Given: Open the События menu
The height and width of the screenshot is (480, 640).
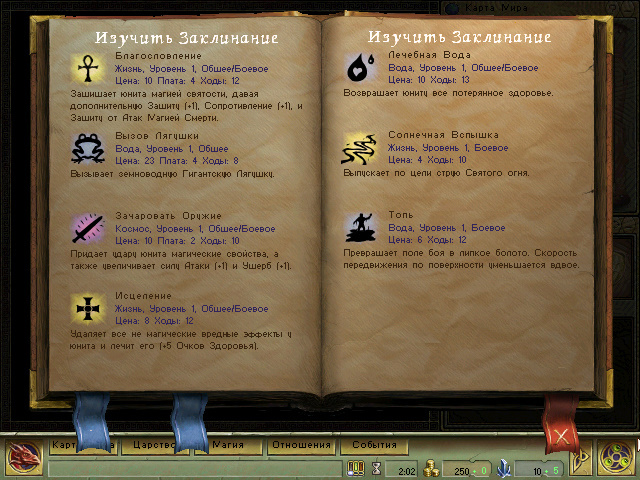Looking at the screenshot, I should (374, 445).
